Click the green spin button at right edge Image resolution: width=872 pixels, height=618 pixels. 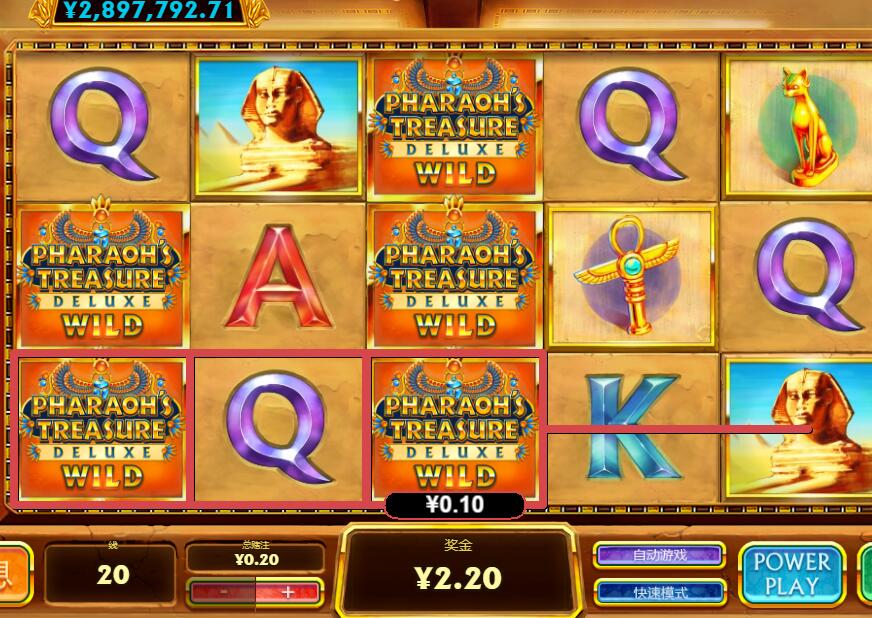866,574
